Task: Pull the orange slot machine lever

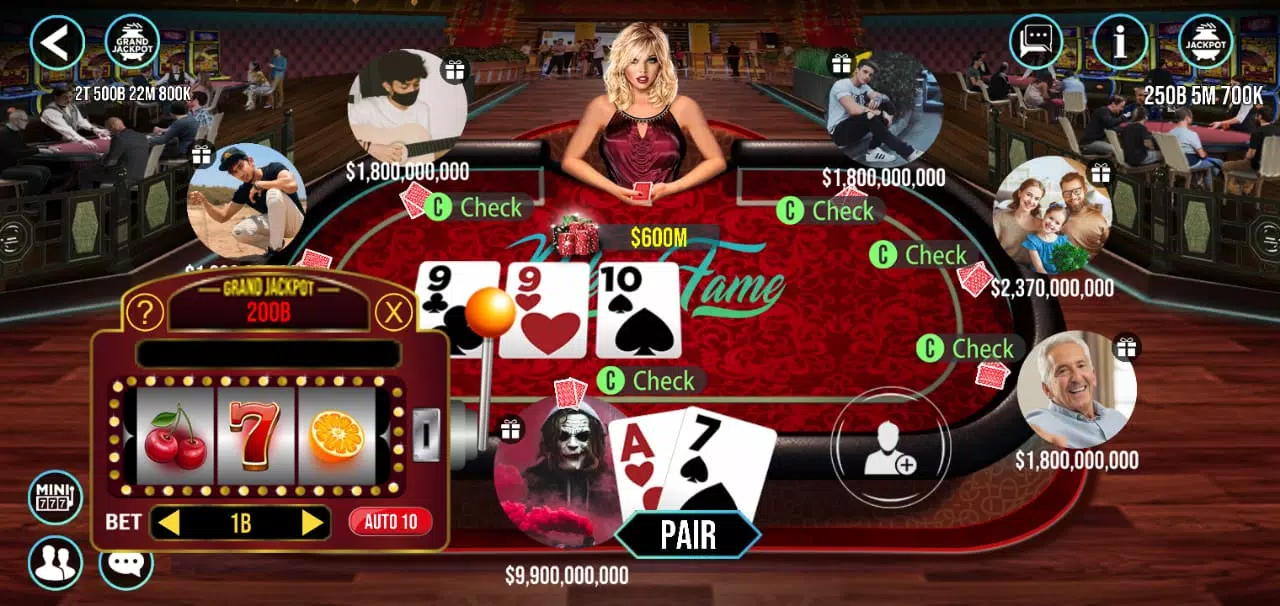Action: point(490,312)
